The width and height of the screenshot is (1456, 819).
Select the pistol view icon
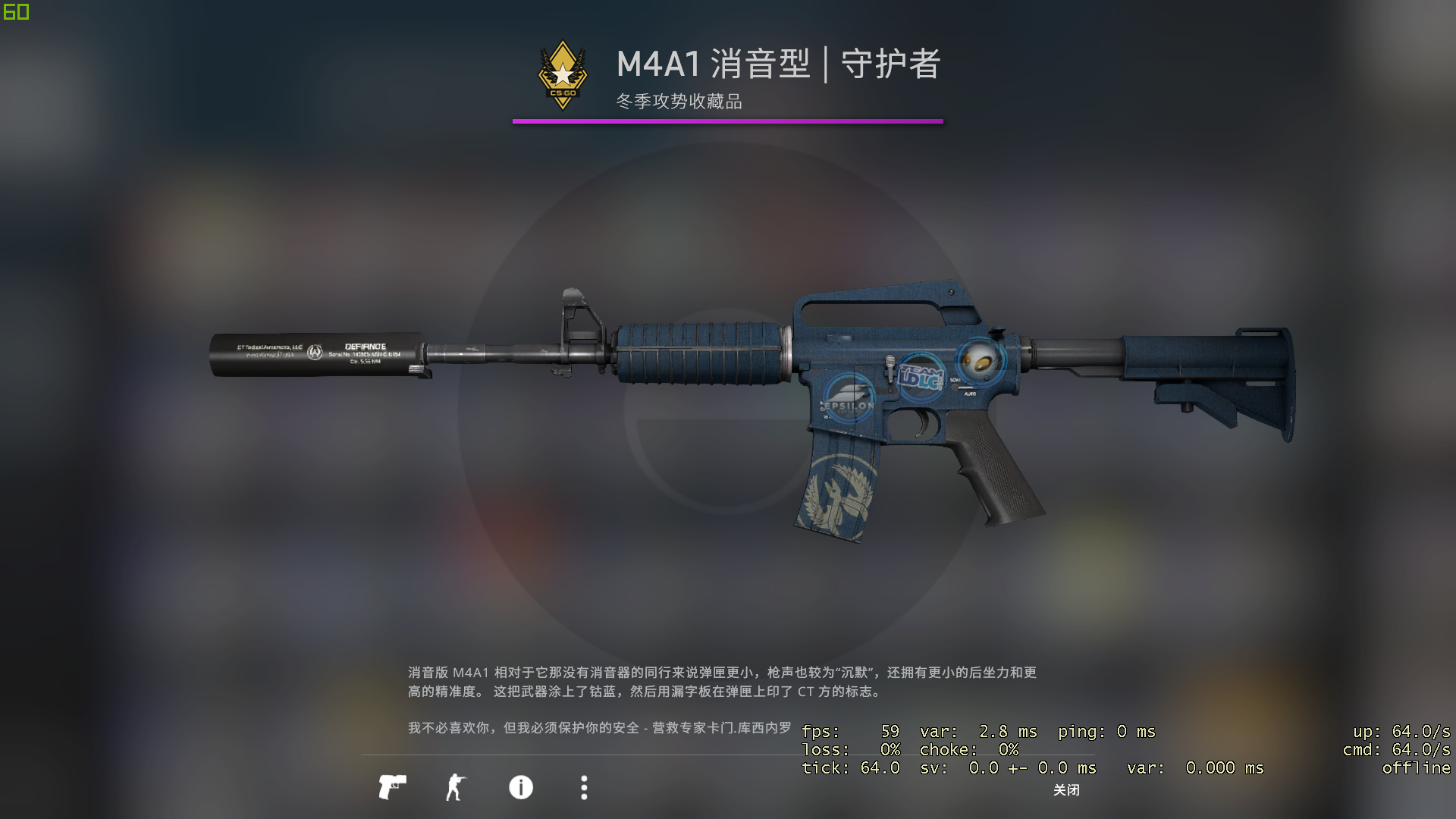pos(393,788)
